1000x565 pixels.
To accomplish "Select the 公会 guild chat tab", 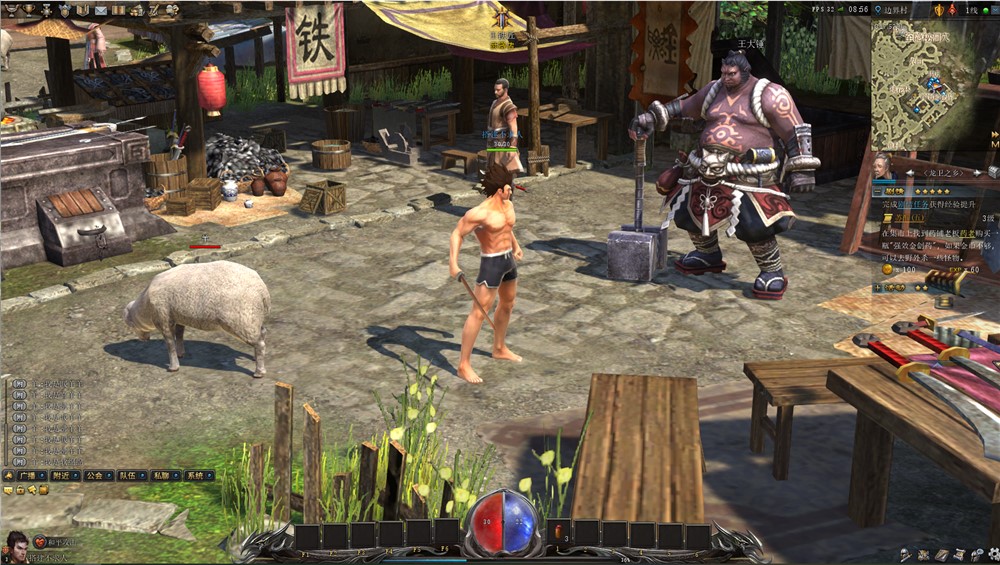I will click(97, 476).
